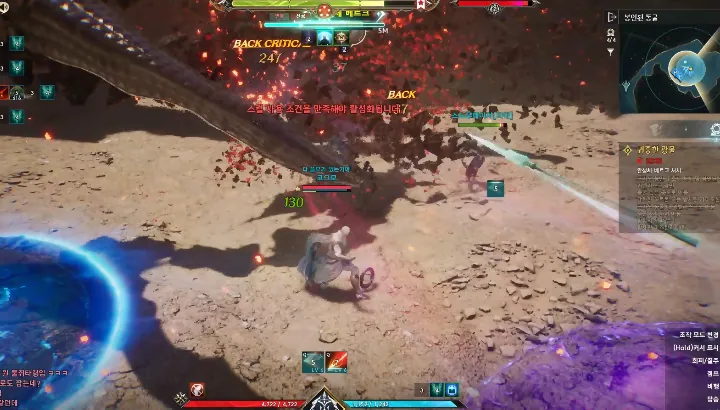The height and width of the screenshot is (410, 720).
Task: Click the teal quick slot beside the blue slot
Action: (437, 389)
